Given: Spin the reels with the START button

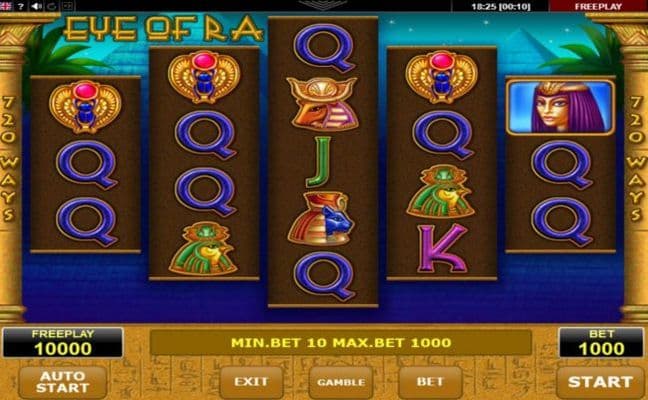Looking at the screenshot, I should [x=600, y=381].
